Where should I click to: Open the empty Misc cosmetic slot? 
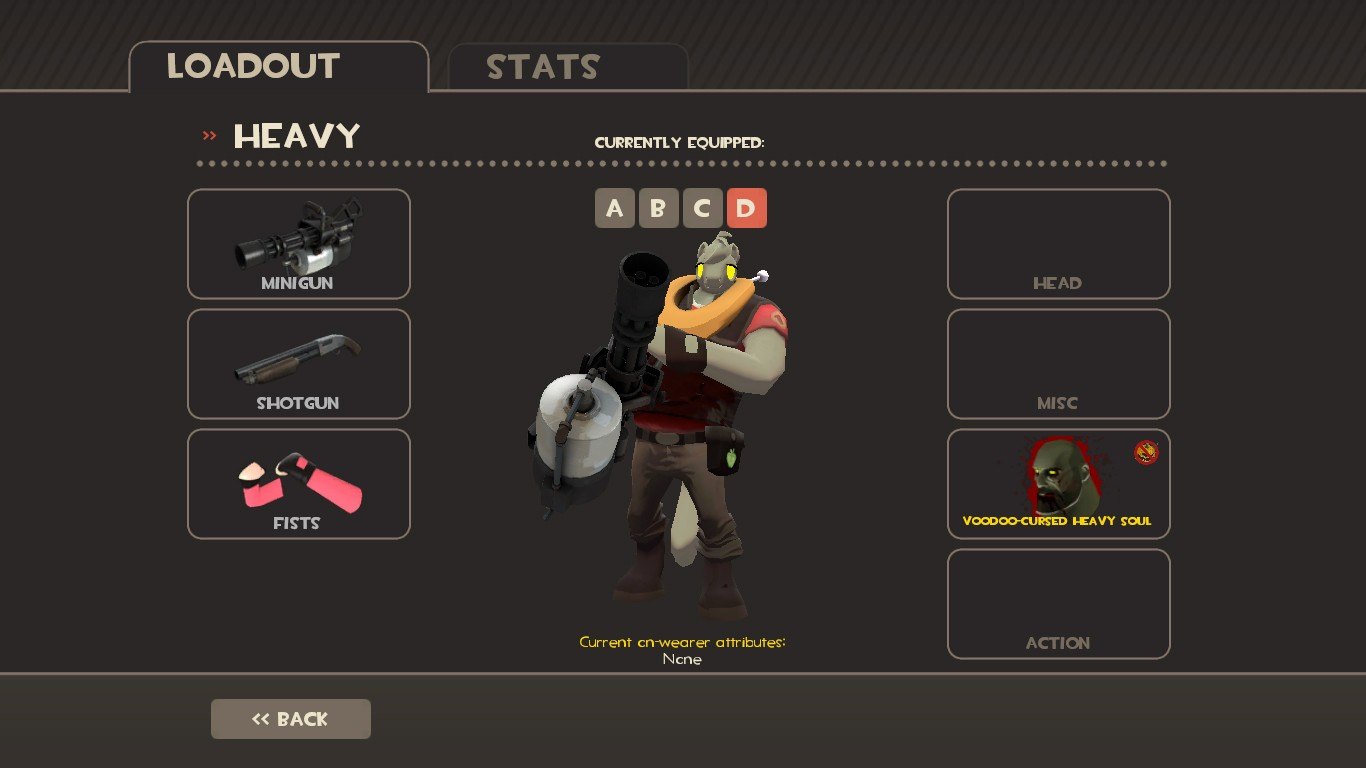click(x=1058, y=364)
